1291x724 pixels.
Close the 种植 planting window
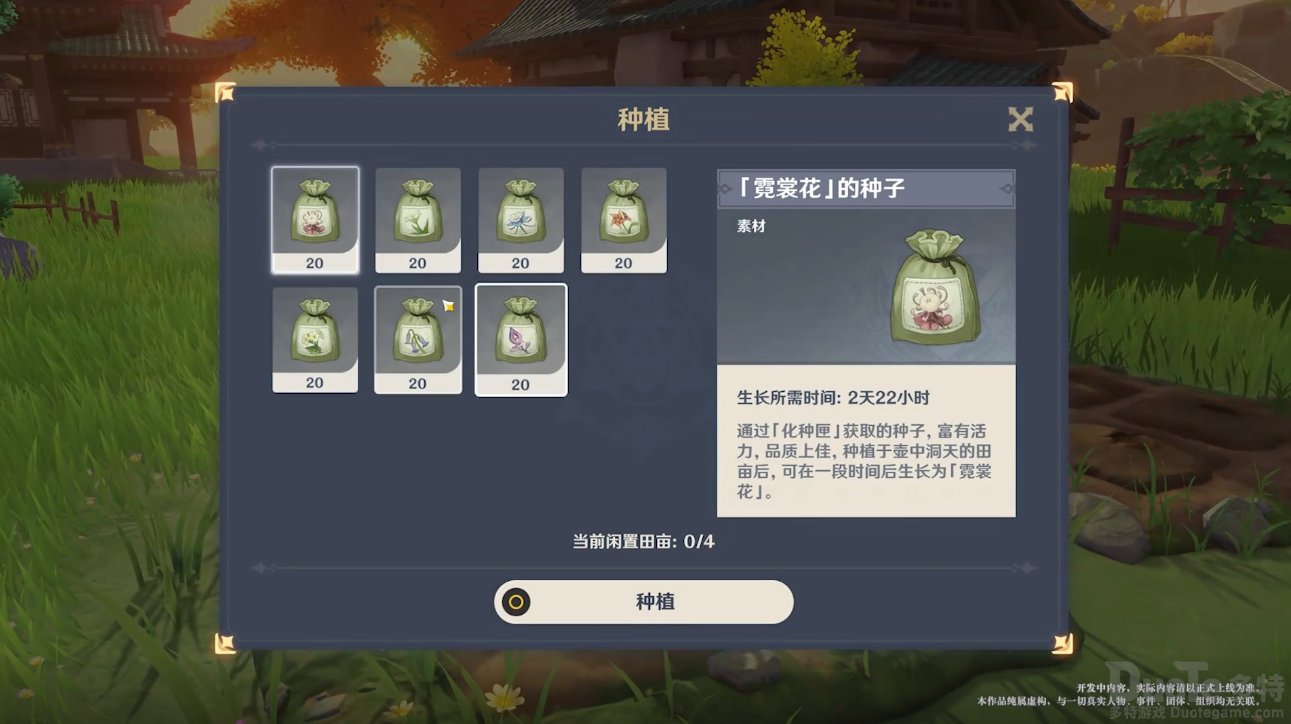[x=1020, y=120]
